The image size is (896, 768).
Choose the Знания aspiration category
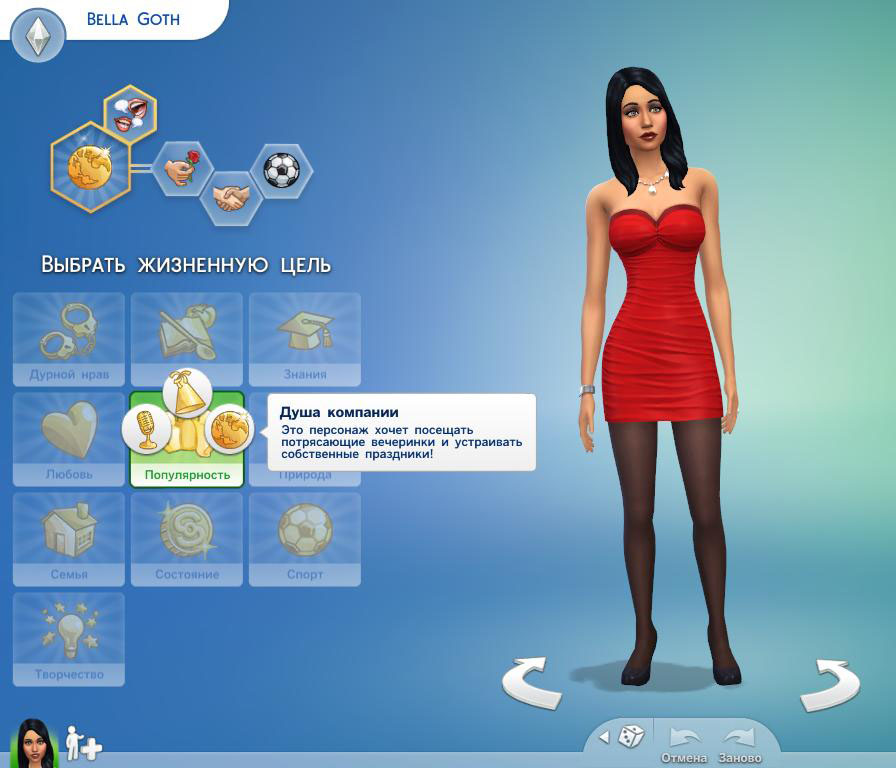305,339
